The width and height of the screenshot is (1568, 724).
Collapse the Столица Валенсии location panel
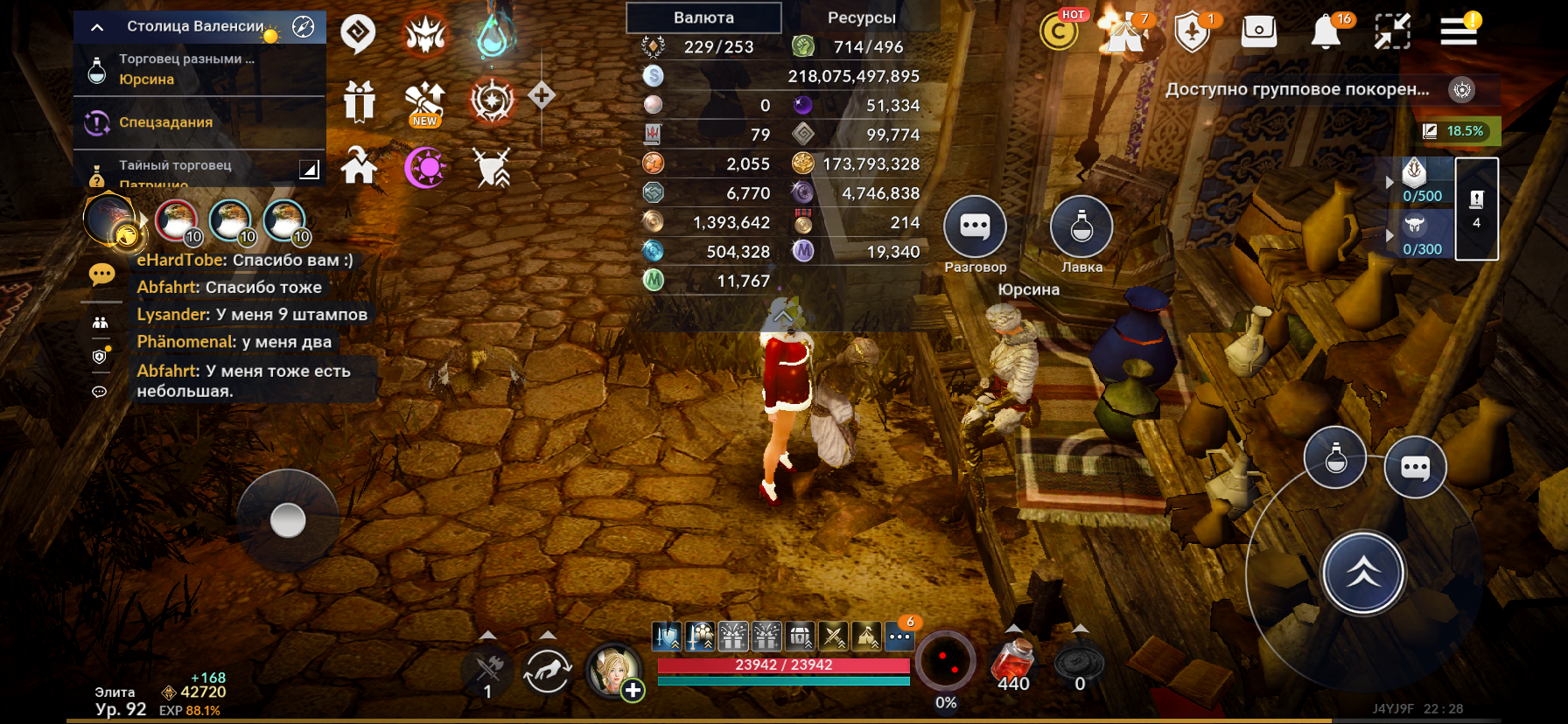coord(97,27)
